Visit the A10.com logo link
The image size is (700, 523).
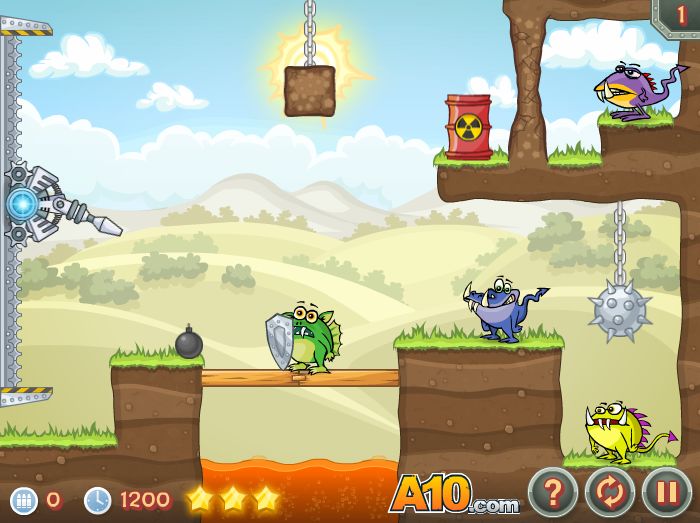454,494
